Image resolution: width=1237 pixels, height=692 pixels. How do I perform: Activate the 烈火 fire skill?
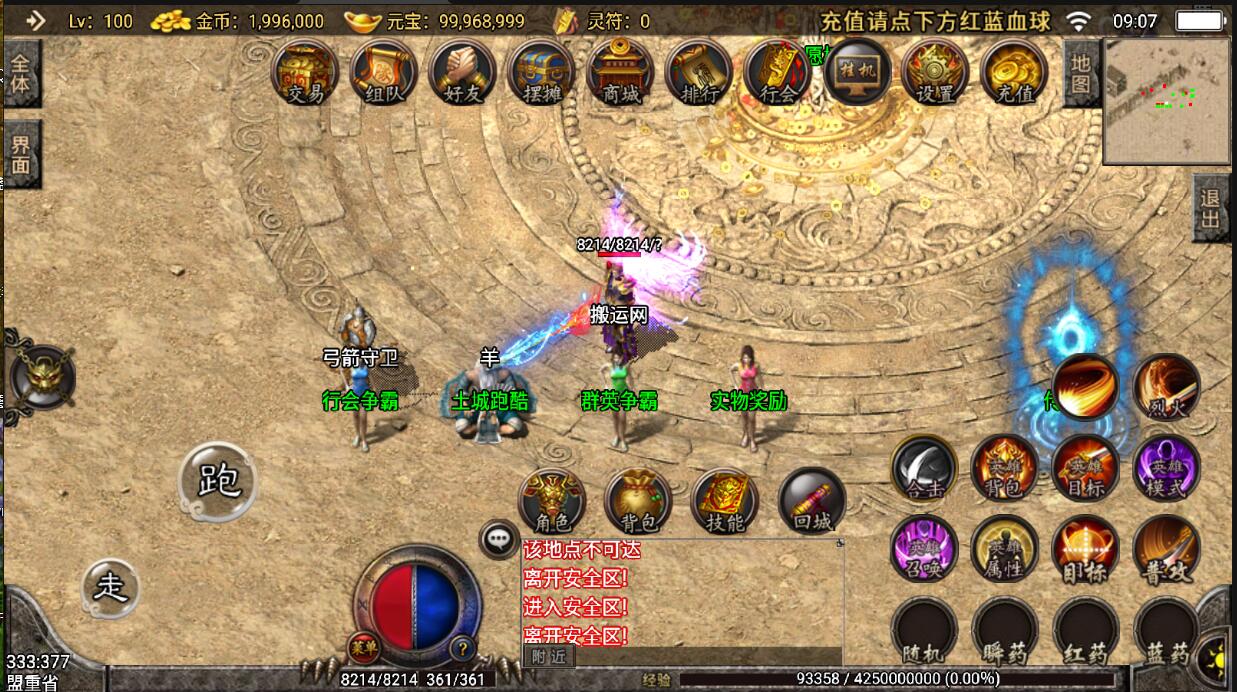[x=1166, y=387]
